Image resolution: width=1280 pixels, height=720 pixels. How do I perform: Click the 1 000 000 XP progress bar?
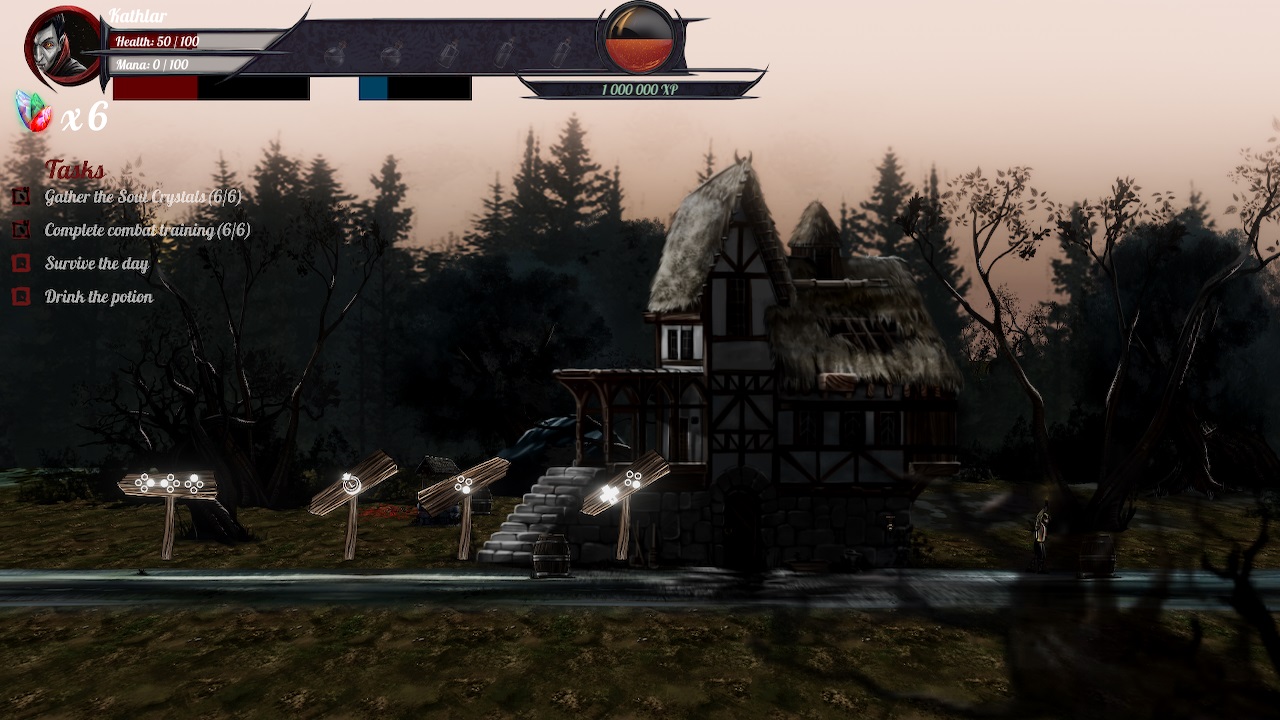coord(640,90)
